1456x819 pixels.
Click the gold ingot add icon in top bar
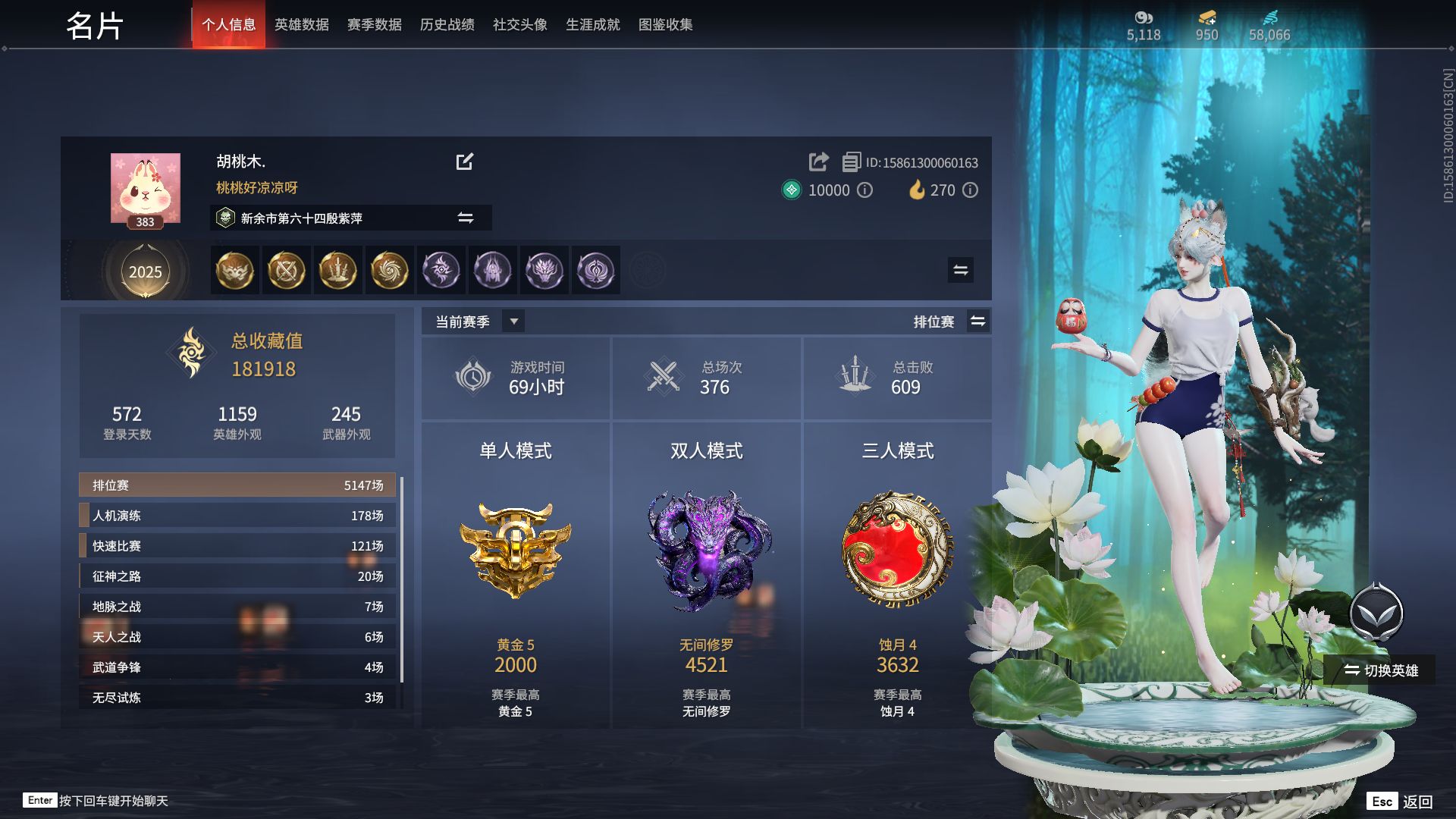tap(1207, 17)
